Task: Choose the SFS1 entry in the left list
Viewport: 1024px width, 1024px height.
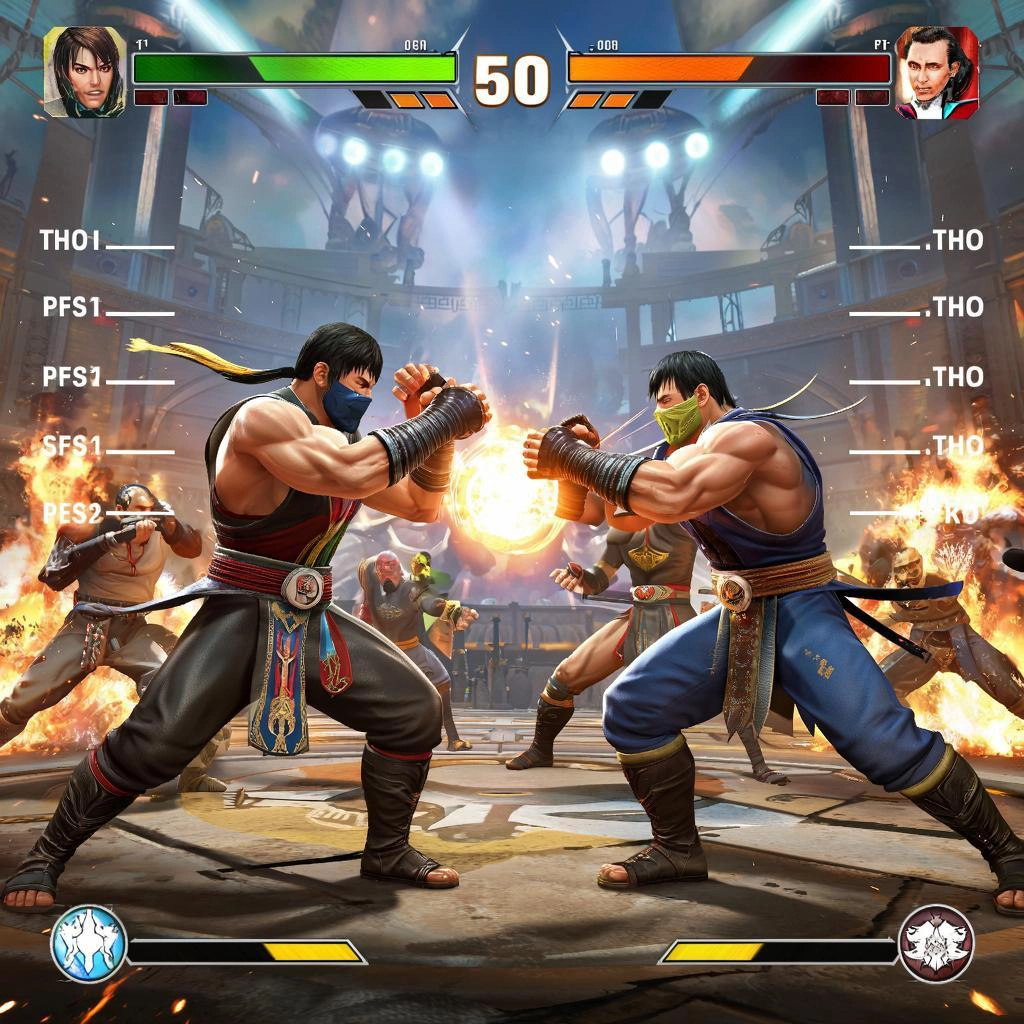Action: (x=72, y=446)
